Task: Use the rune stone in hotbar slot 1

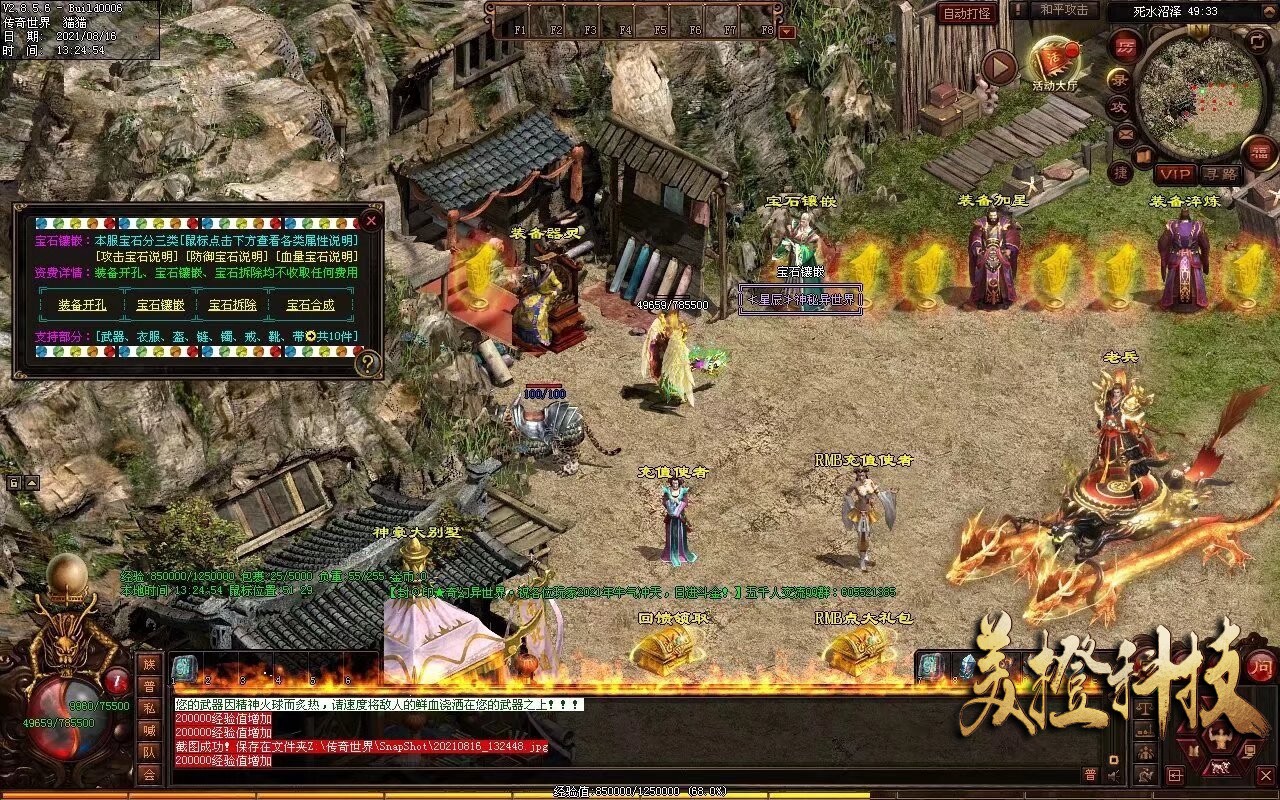Action: (x=185, y=668)
